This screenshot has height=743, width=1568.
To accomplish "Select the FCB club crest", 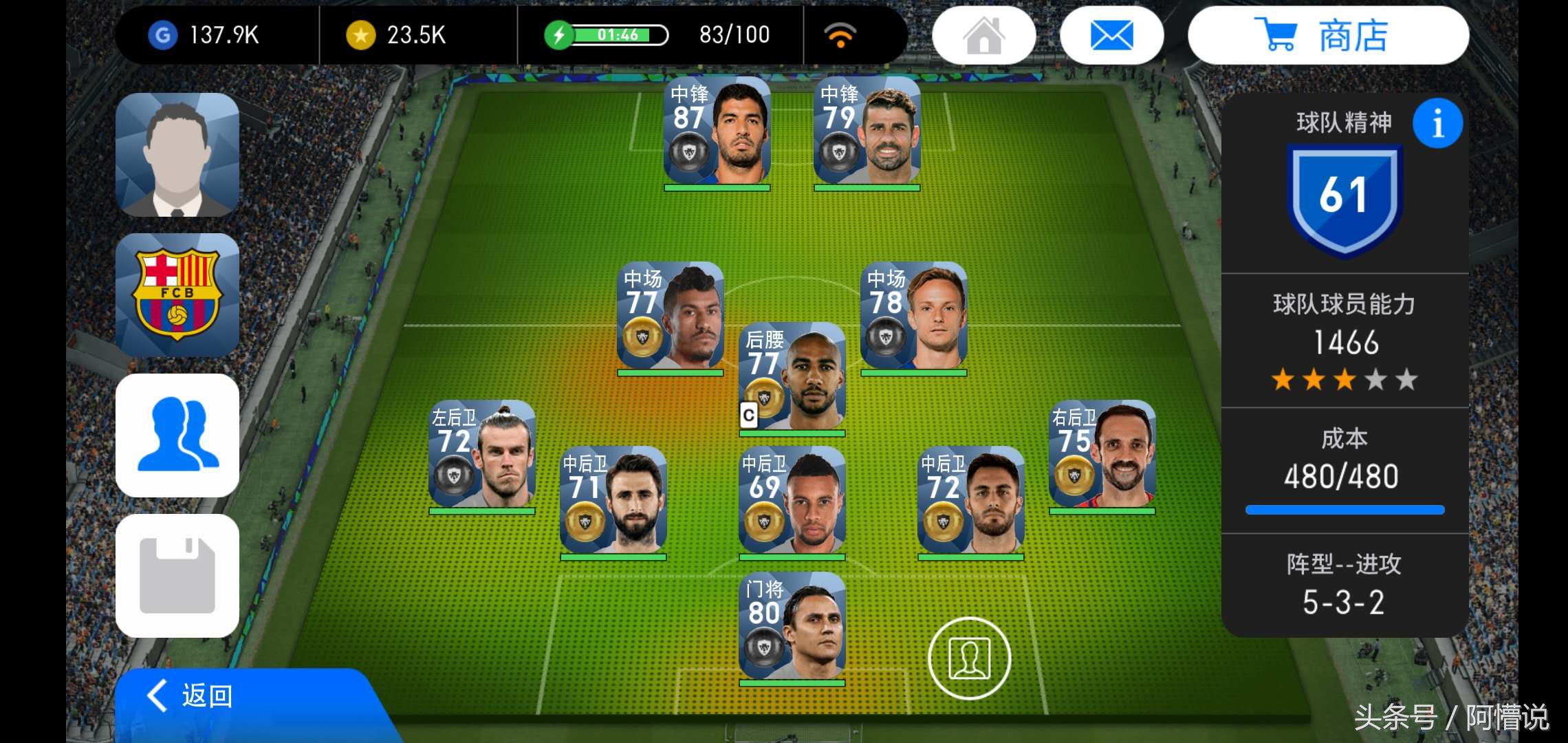I will coord(177,295).
